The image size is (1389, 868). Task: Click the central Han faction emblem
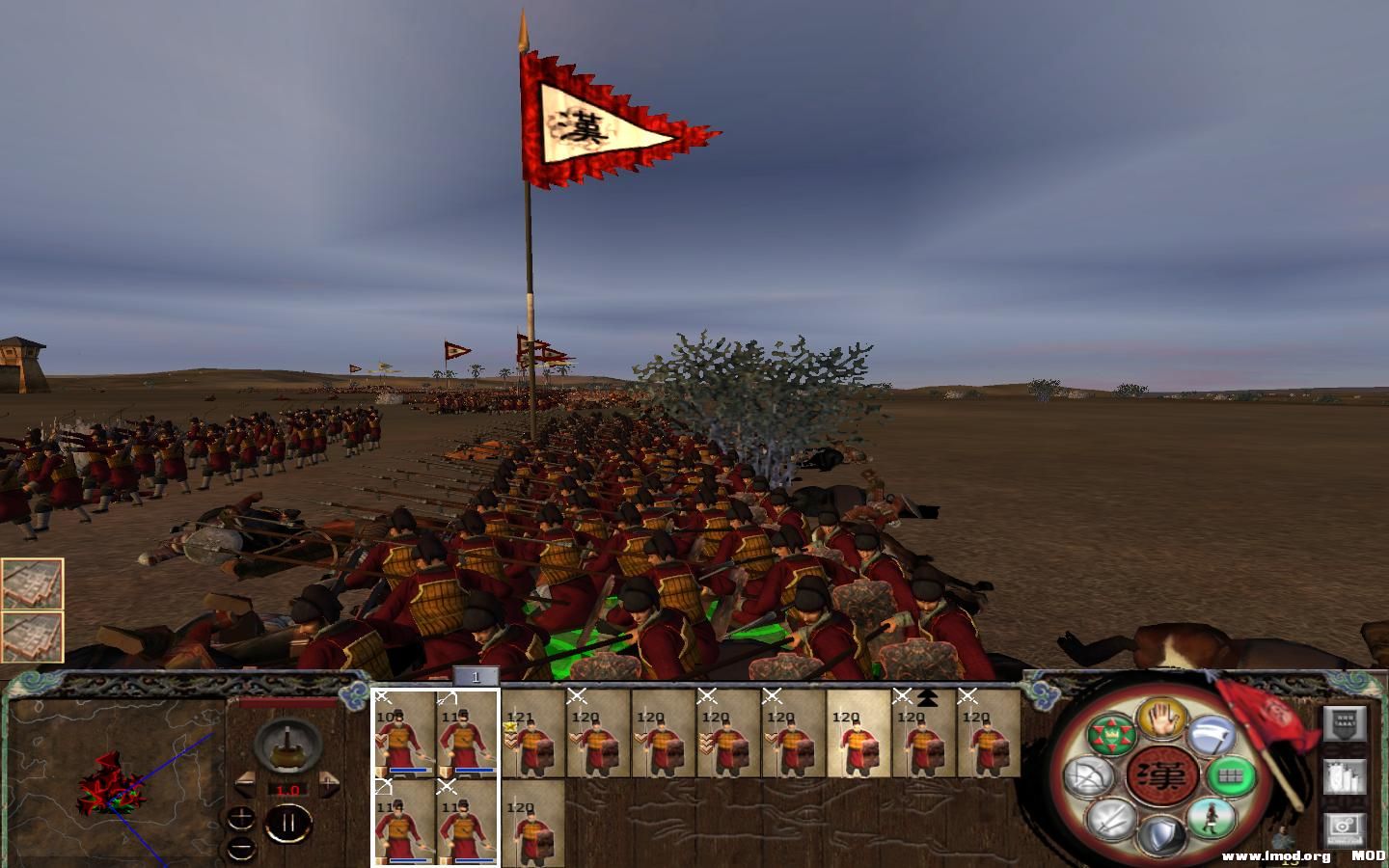tap(1162, 776)
